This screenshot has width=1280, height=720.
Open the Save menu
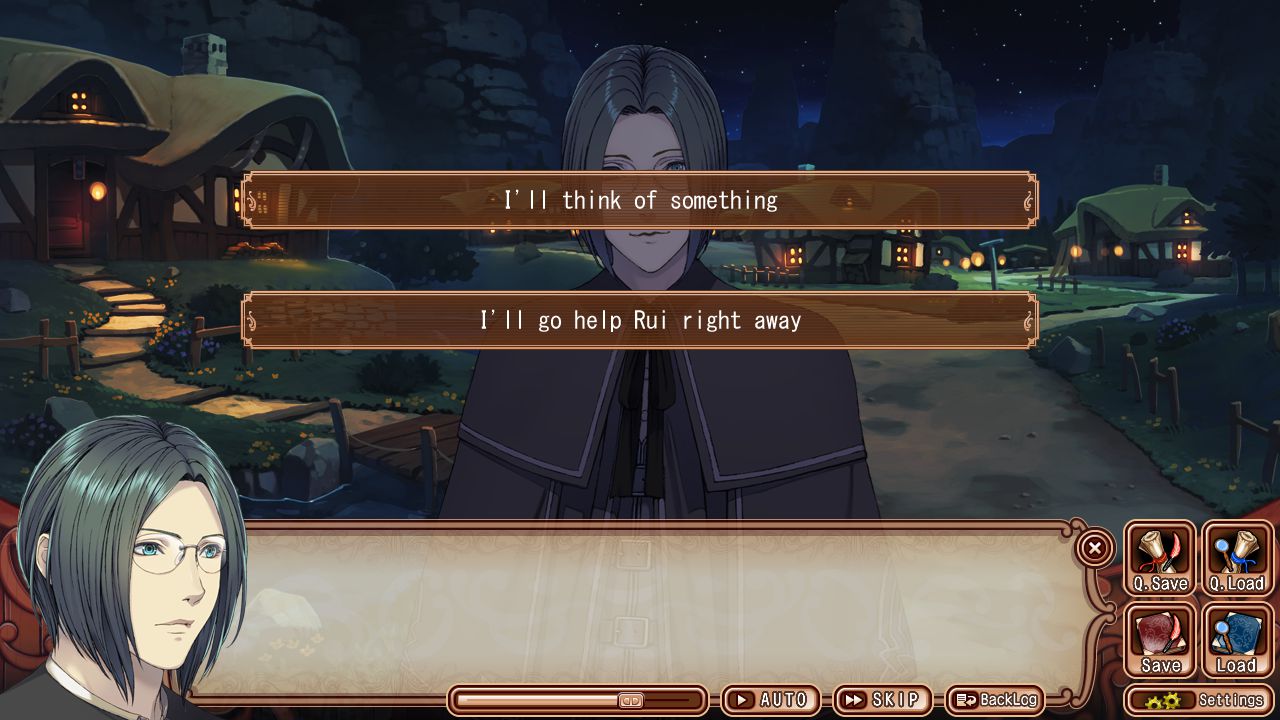[x=1160, y=641]
